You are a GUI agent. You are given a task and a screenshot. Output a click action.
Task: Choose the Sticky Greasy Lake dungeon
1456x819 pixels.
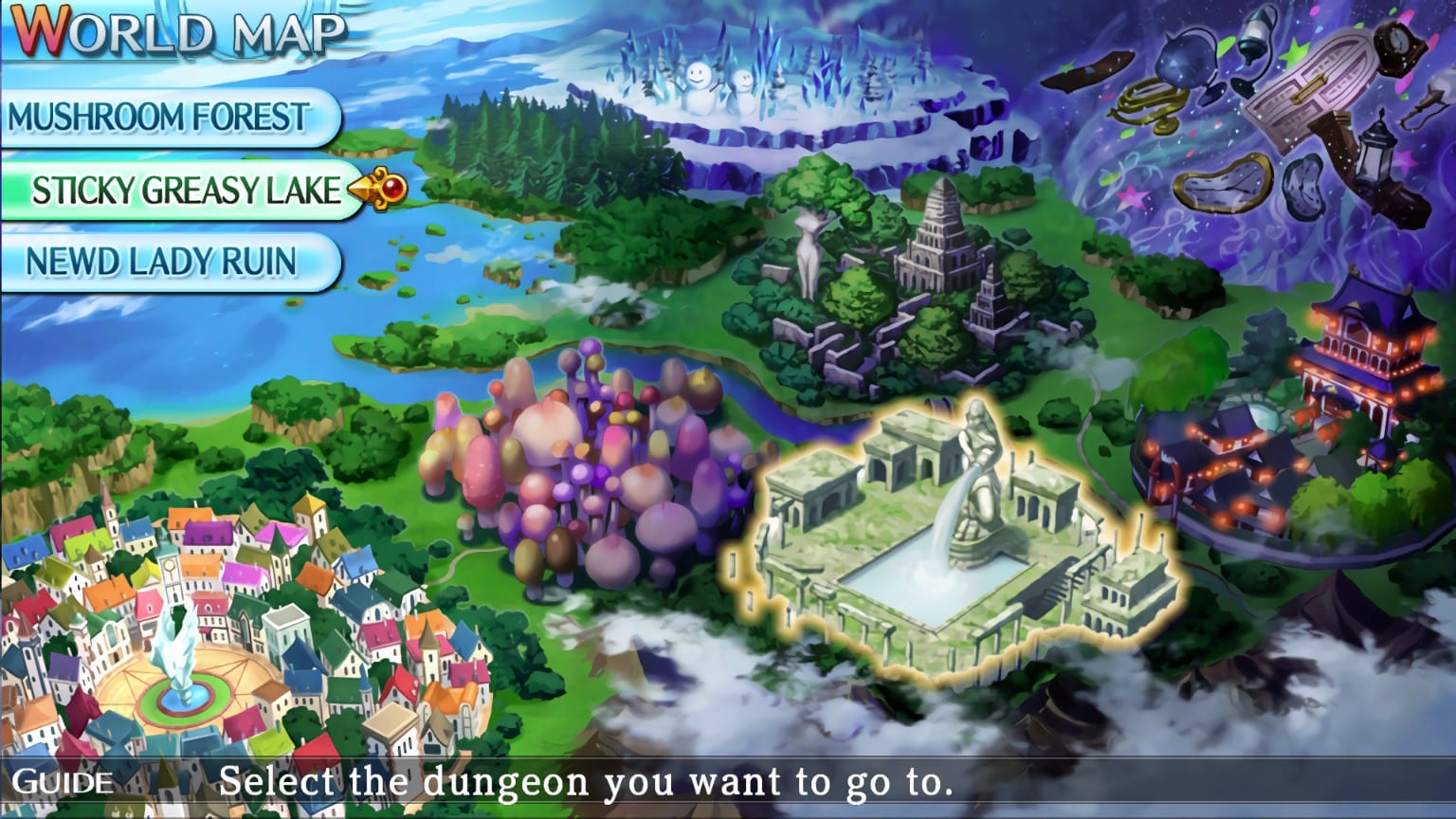(x=185, y=191)
